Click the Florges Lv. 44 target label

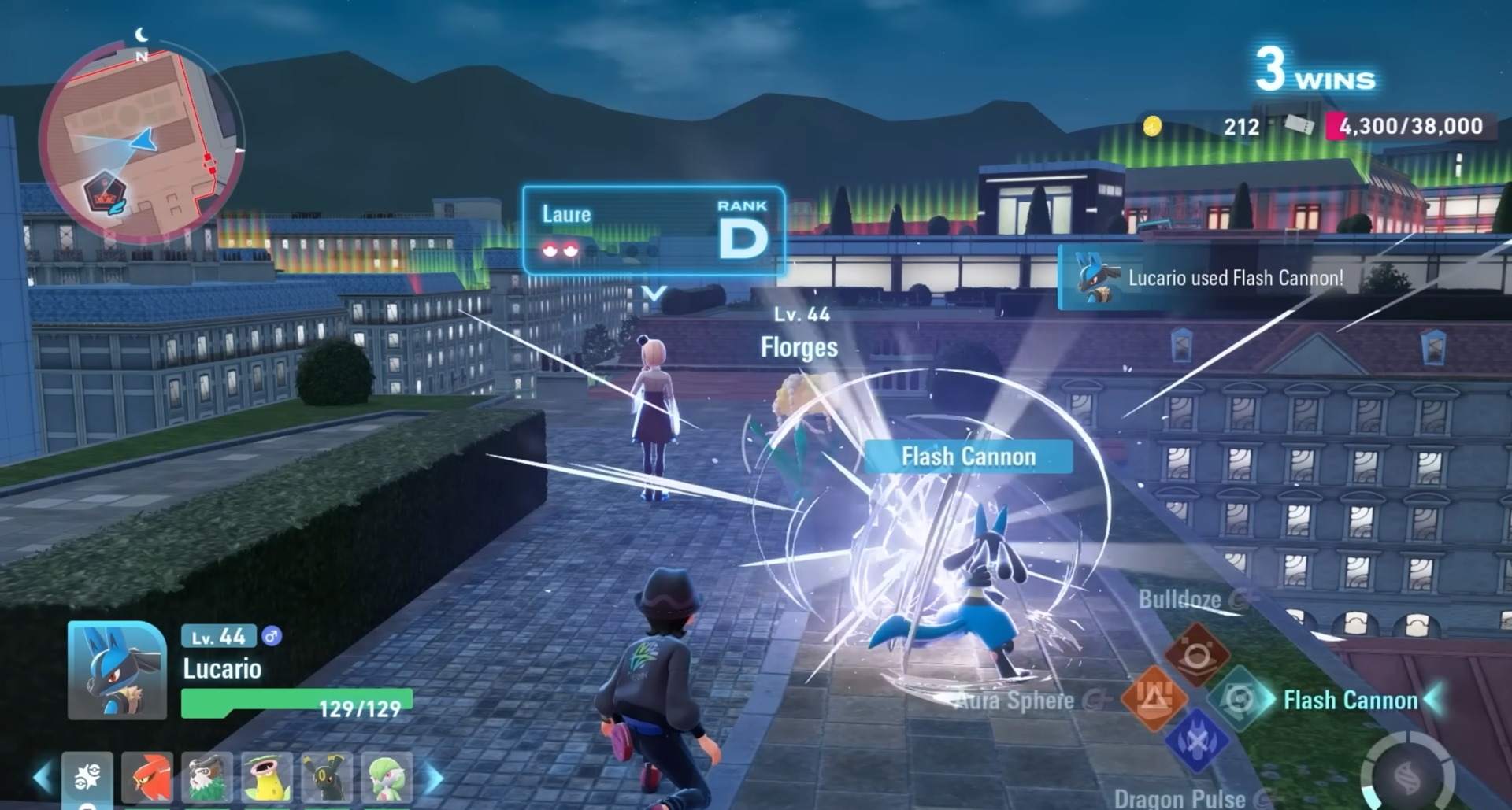[x=799, y=335]
